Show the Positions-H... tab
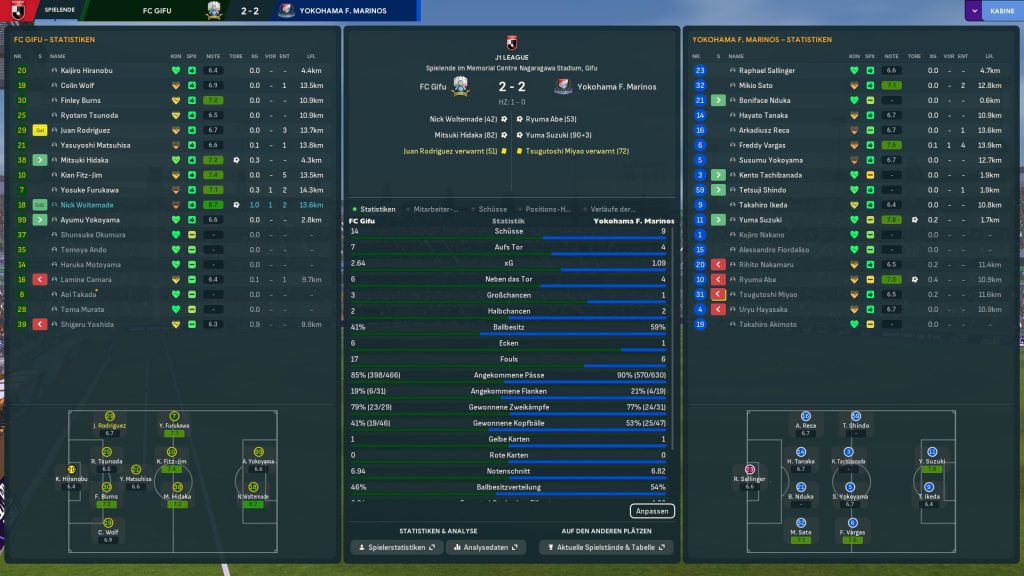This screenshot has height=576, width=1024. click(548, 209)
